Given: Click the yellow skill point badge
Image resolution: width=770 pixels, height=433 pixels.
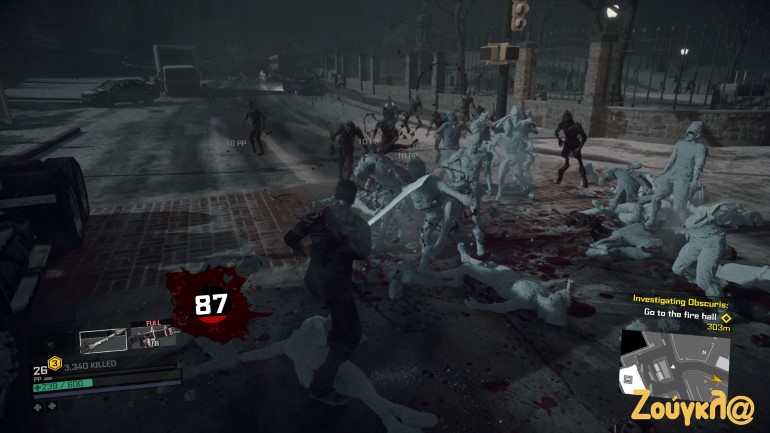Looking at the screenshot, I should tap(55, 363).
